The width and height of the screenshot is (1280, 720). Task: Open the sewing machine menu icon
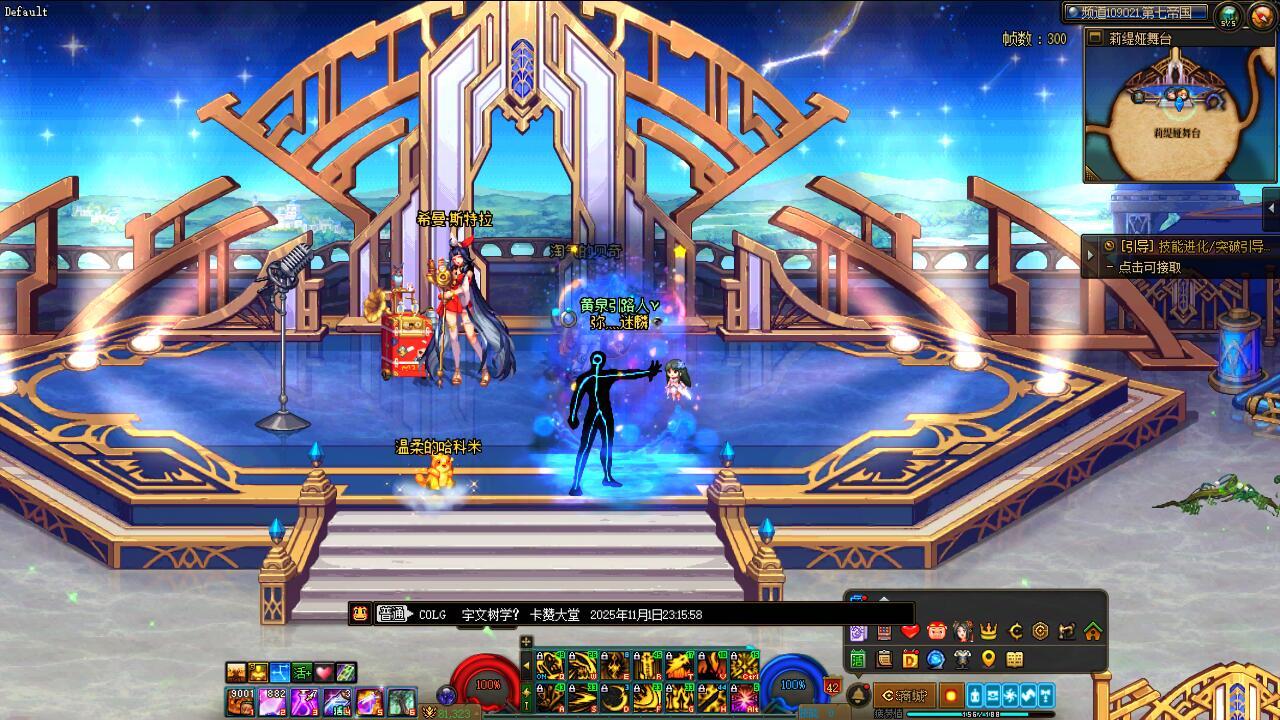coord(1067,632)
